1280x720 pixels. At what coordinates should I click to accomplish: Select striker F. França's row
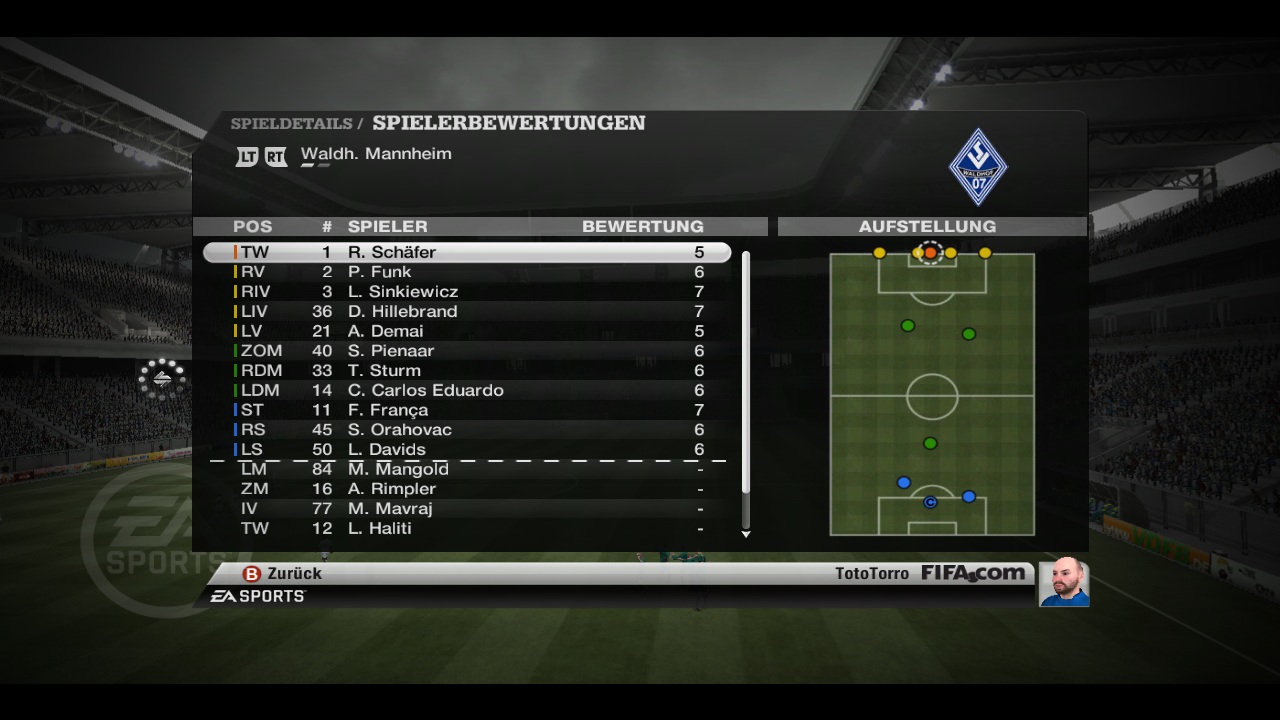tap(467, 410)
